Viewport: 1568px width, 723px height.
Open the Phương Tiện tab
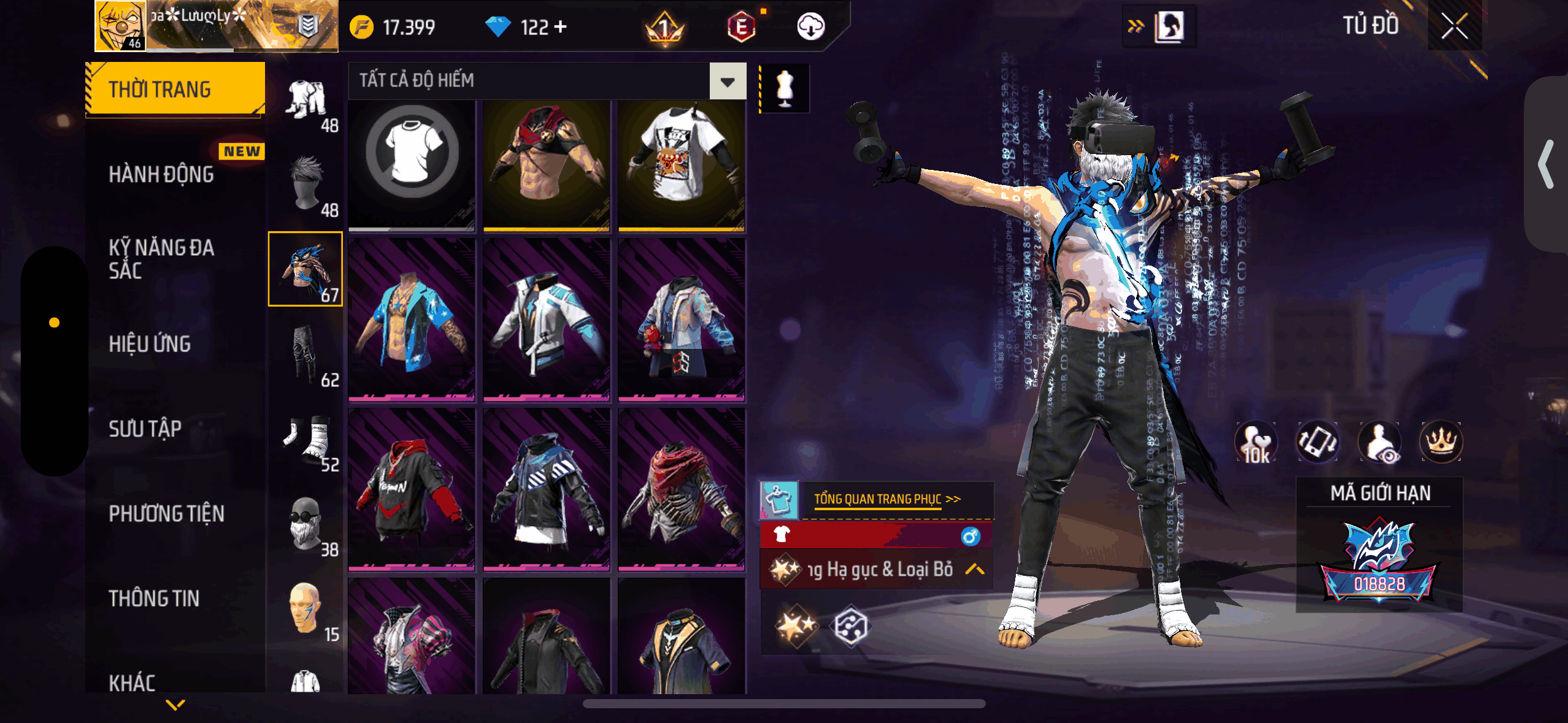[166, 514]
